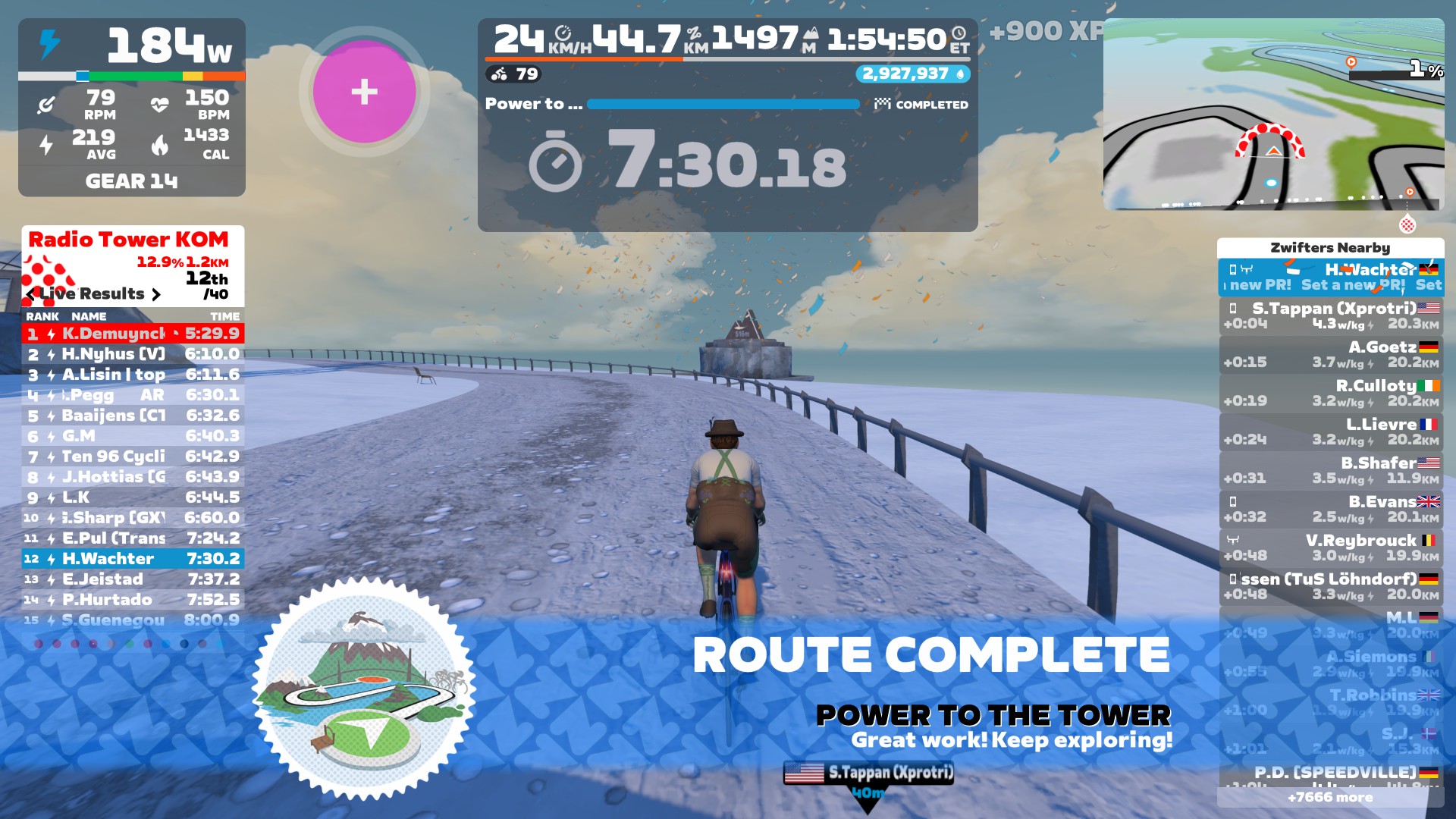Select V.Reybrouck nearby rider row

pos(1331,548)
